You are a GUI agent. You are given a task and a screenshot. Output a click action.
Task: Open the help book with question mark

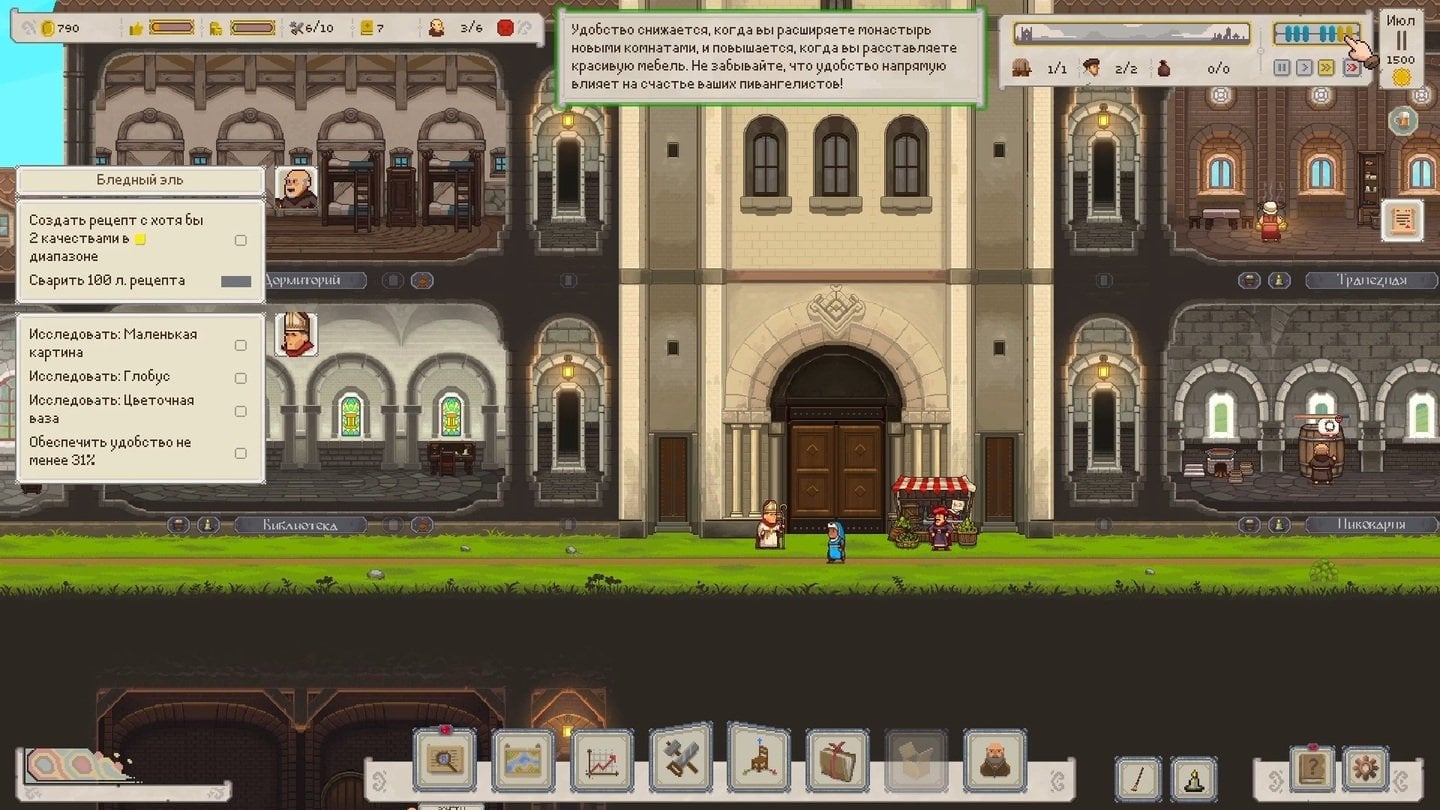click(x=1313, y=770)
